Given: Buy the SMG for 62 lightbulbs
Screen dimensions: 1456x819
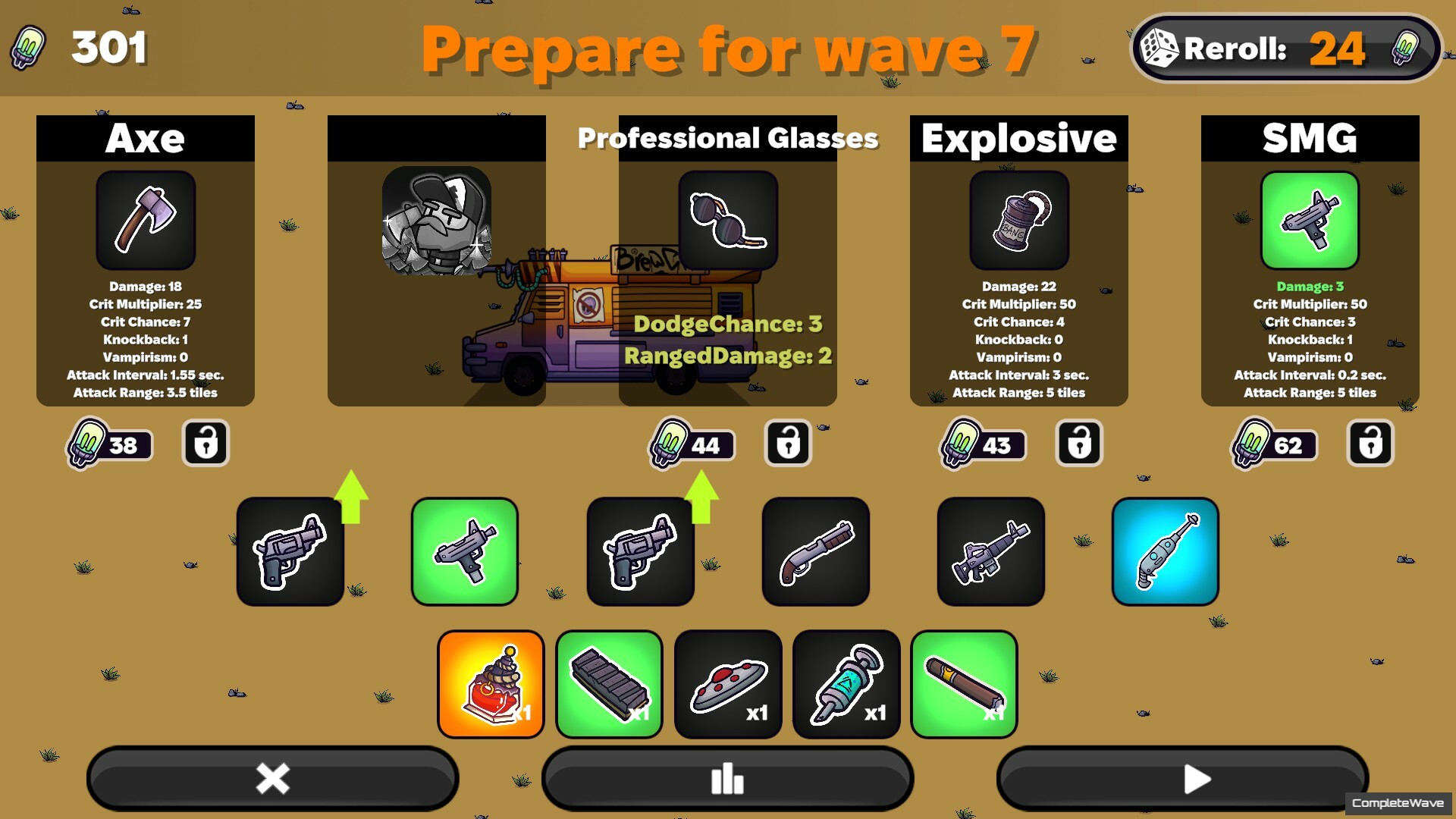Looking at the screenshot, I should pyautogui.click(x=1272, y=446).
